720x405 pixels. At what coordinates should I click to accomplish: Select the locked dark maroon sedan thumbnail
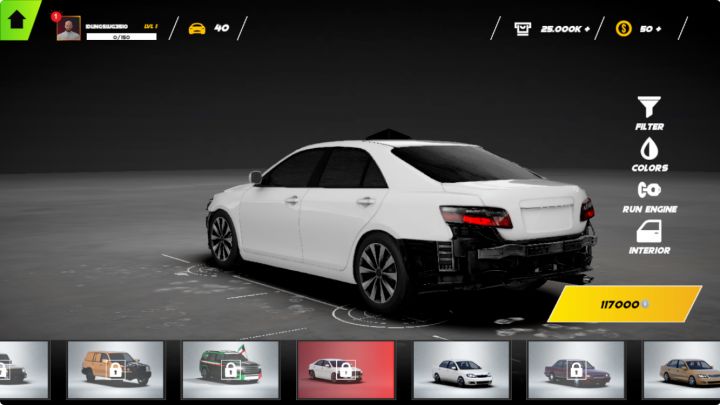576,369
